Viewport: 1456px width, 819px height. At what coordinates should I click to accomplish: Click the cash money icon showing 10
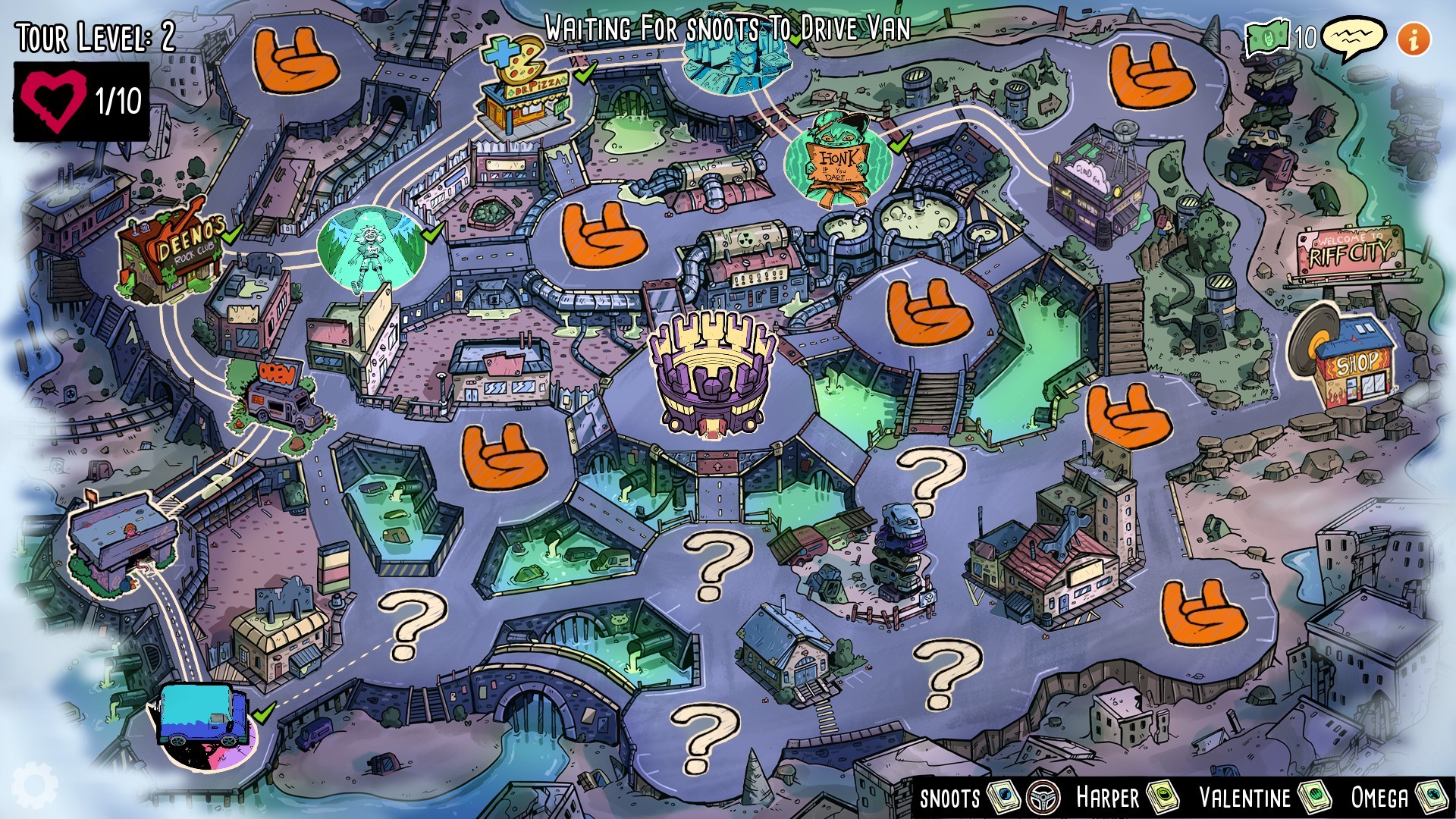tap(1269, 35)
